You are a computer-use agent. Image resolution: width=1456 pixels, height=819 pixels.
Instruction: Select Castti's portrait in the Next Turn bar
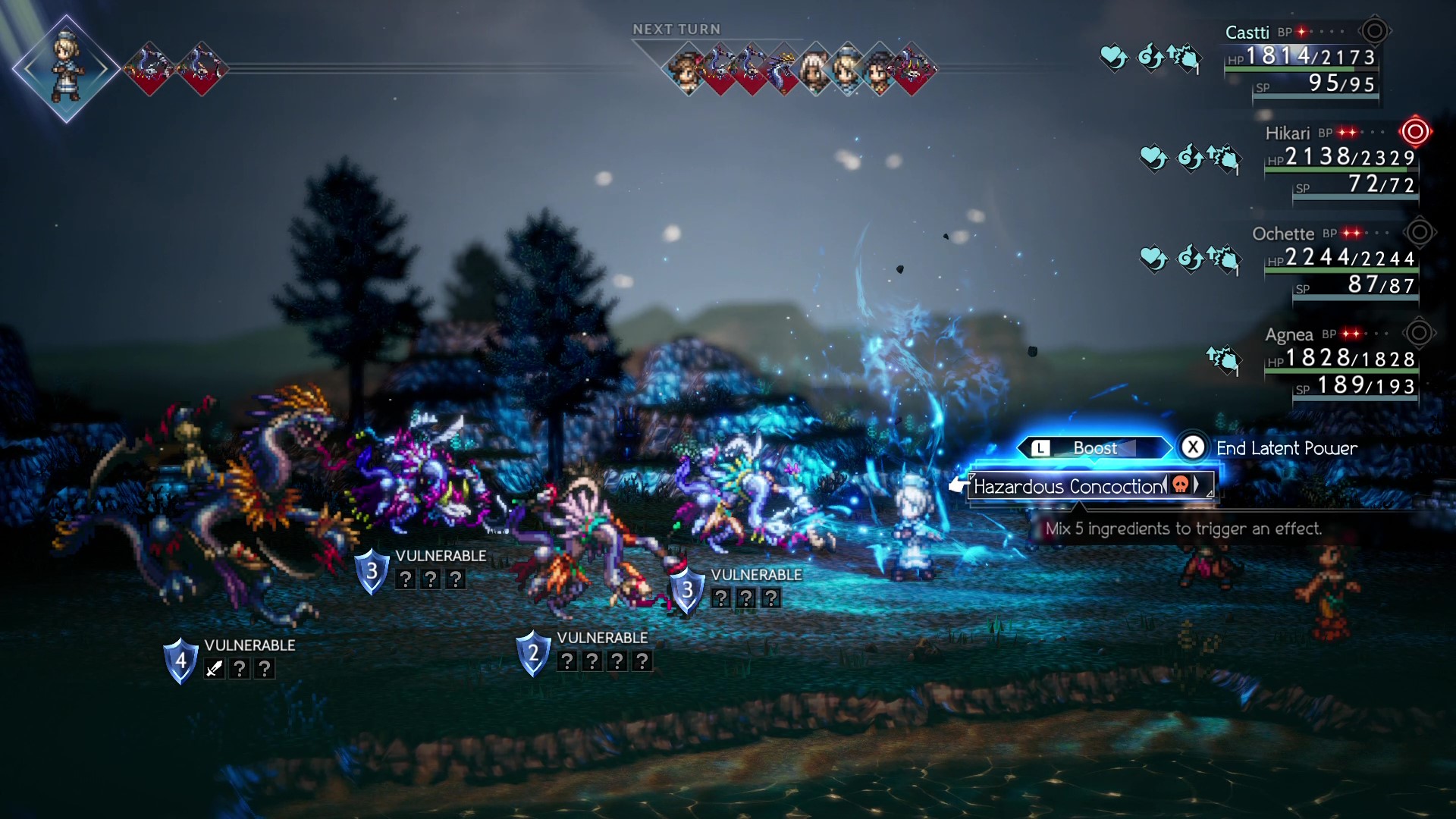click(x=844, y=74)
